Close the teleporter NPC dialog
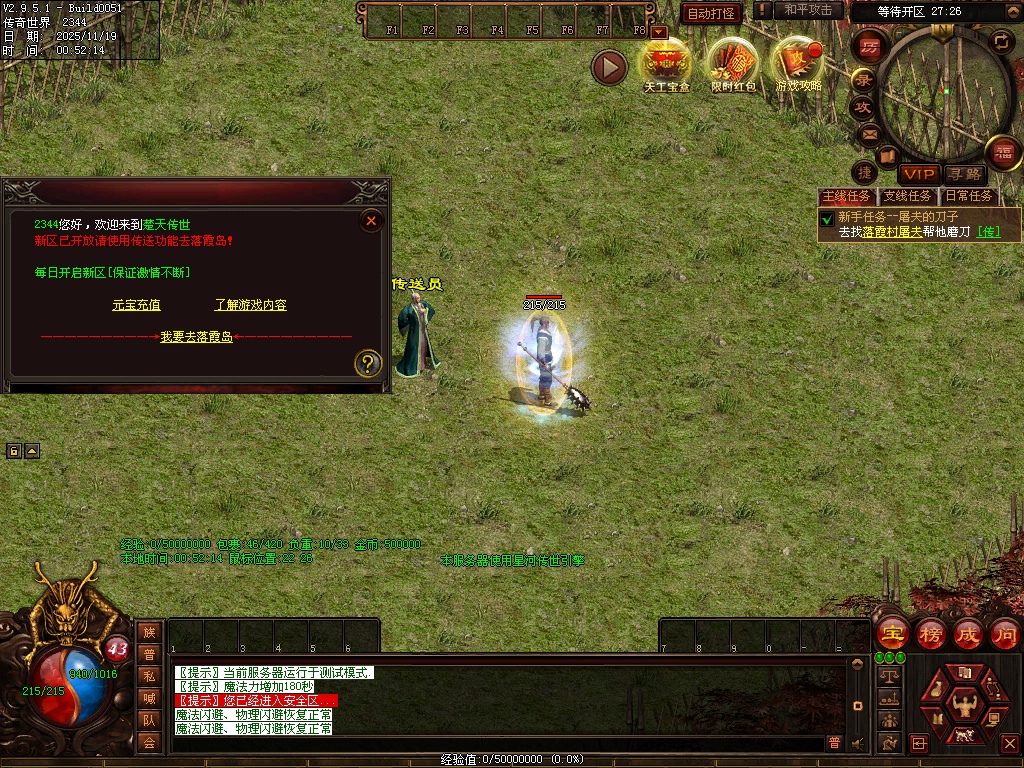Screen dimensions: 1024x768 click(x=371, y=220)
